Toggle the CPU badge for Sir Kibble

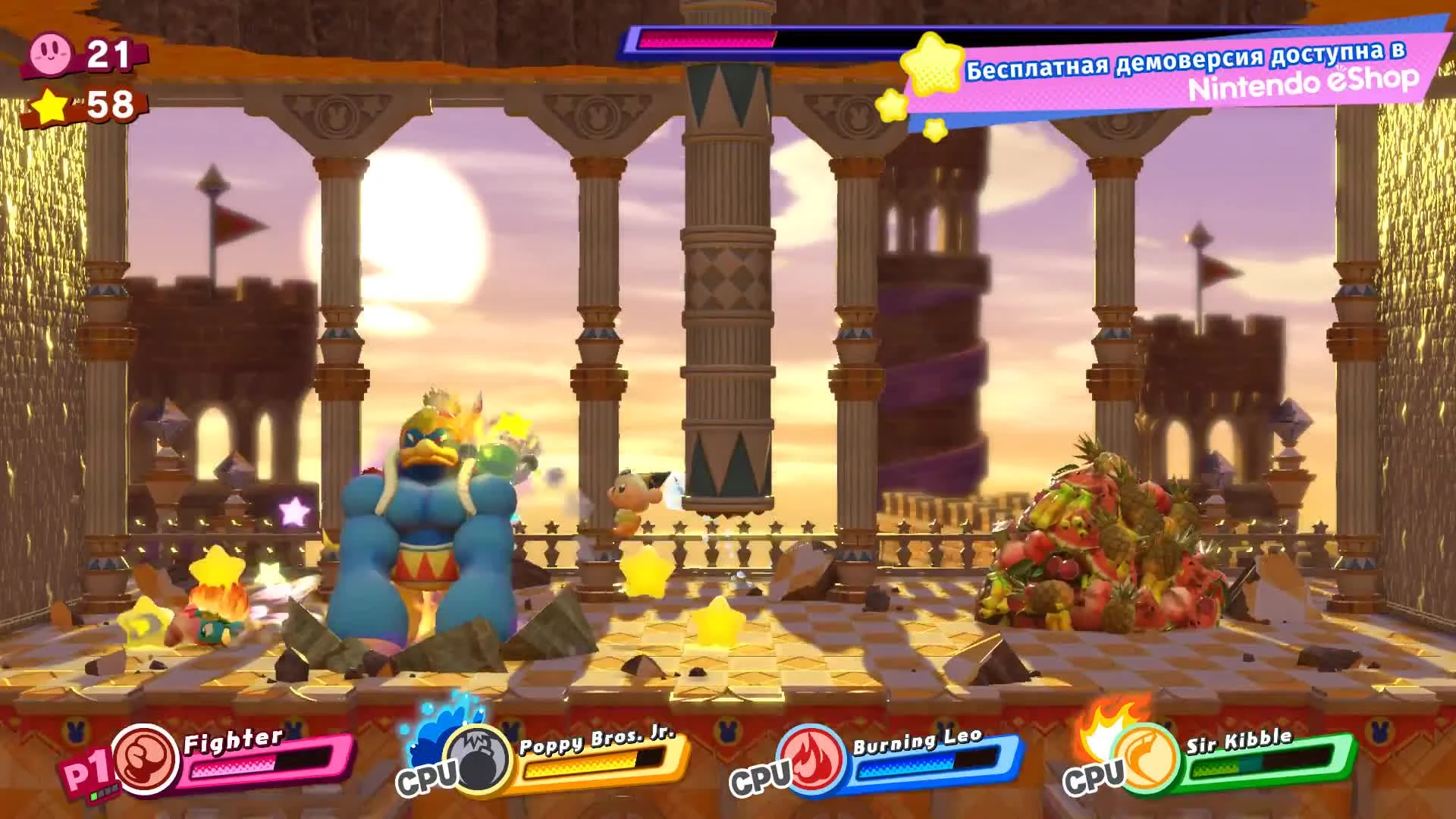point(1095,777)
